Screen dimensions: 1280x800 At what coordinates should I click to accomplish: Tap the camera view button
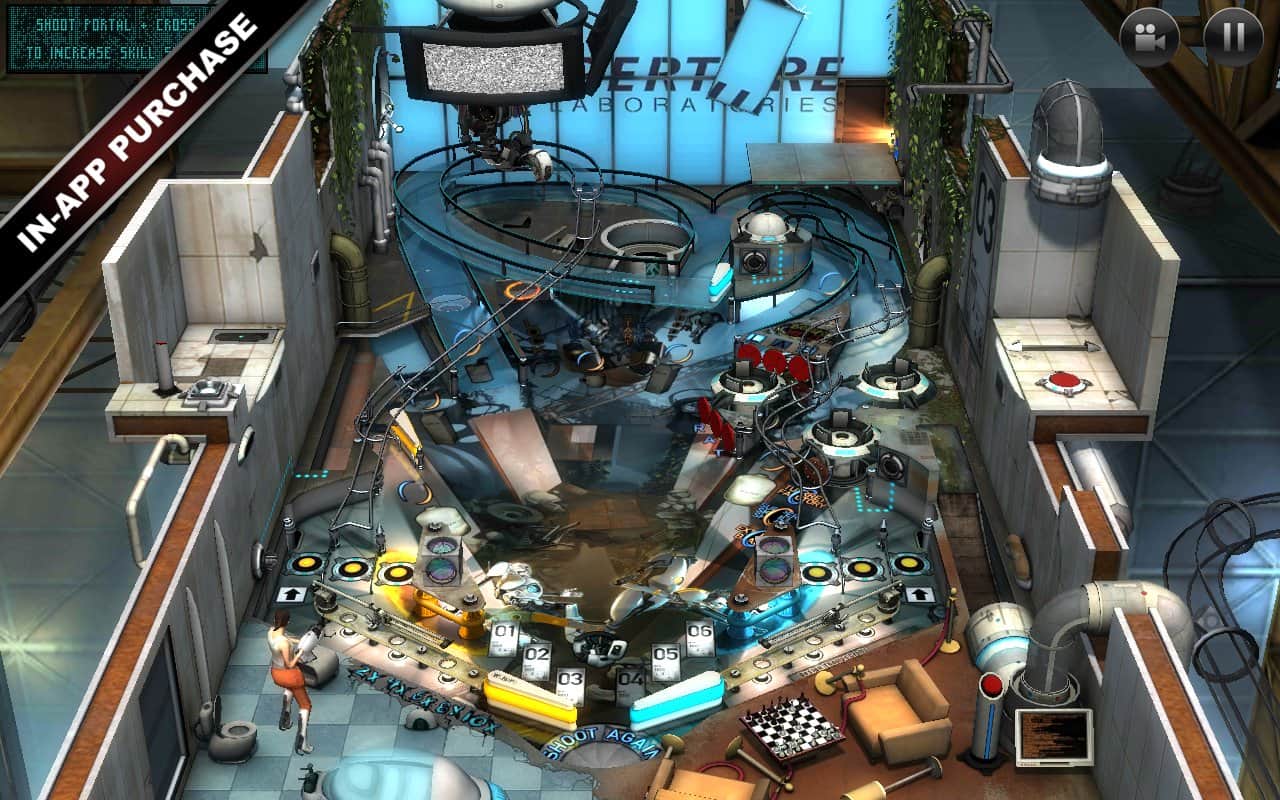point(1149,38)
